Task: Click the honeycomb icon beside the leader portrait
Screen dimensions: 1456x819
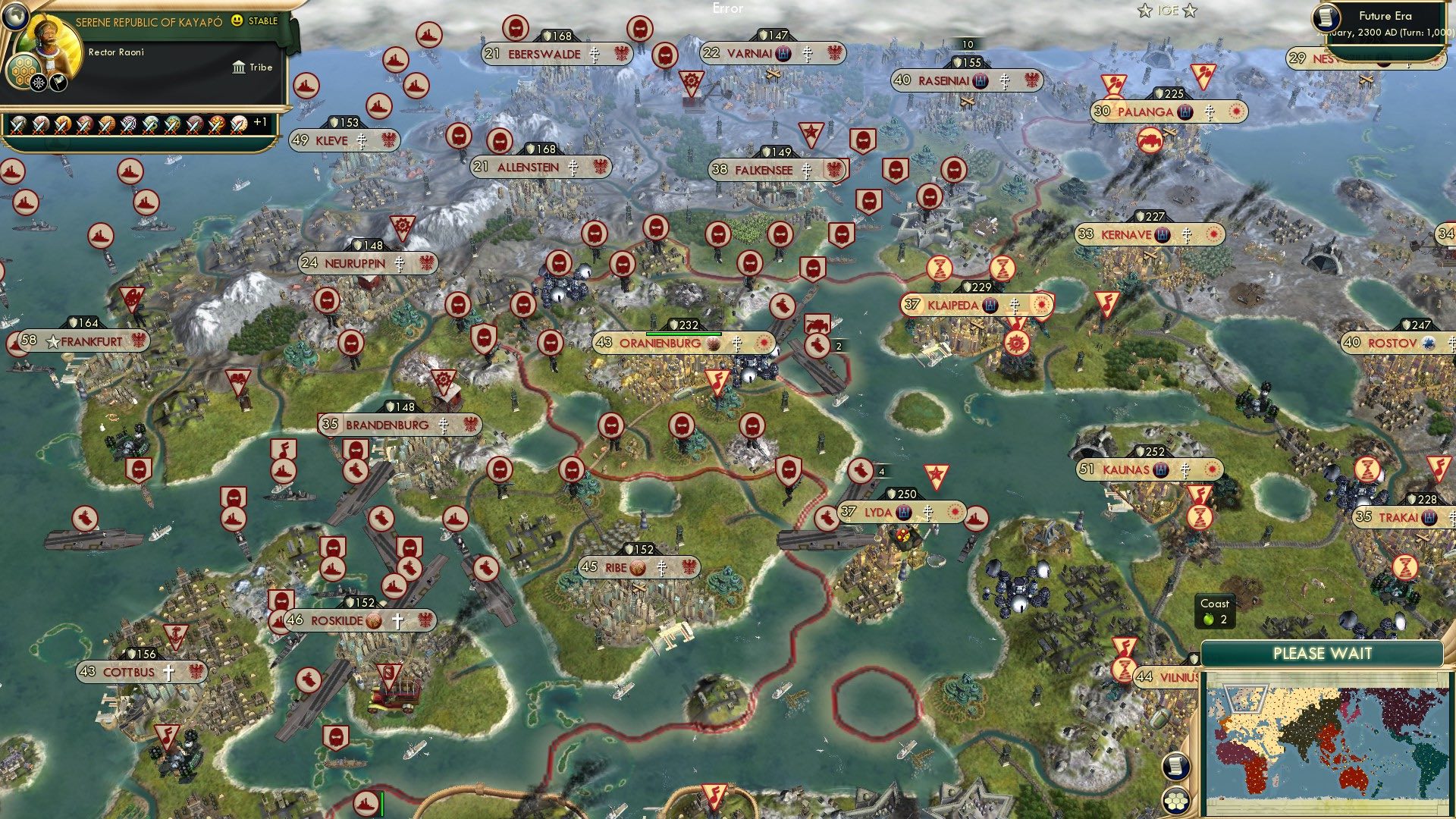Action: pos(24,70)
